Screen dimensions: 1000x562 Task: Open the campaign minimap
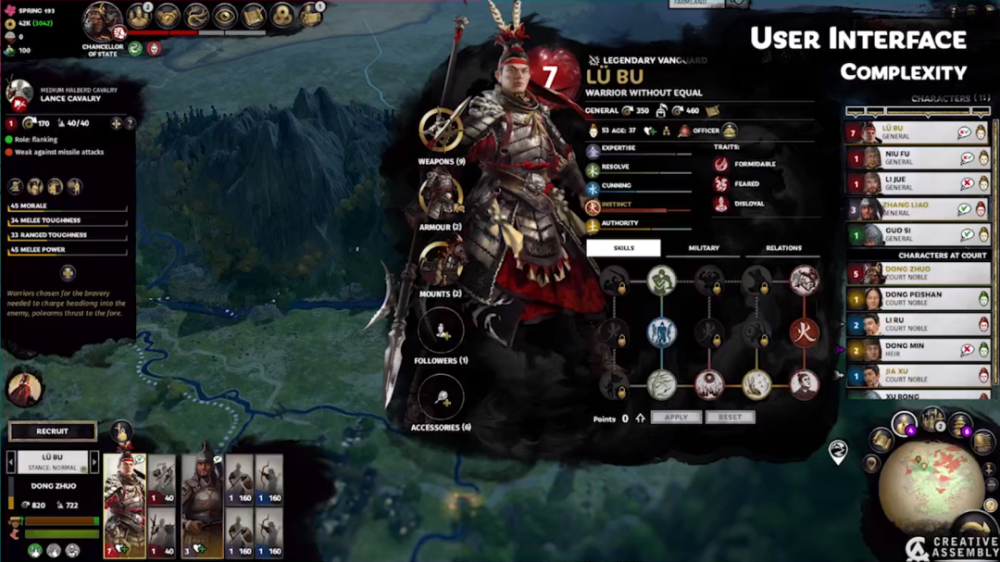[x=930, y=478]
